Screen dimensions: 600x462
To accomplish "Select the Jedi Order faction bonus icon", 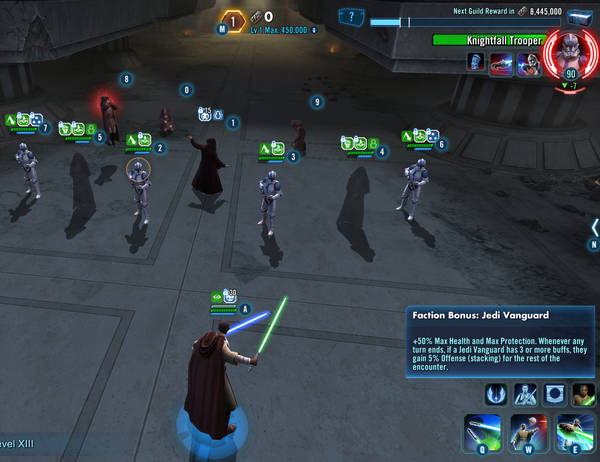I will pyautogui.click(x=497, y=393).
